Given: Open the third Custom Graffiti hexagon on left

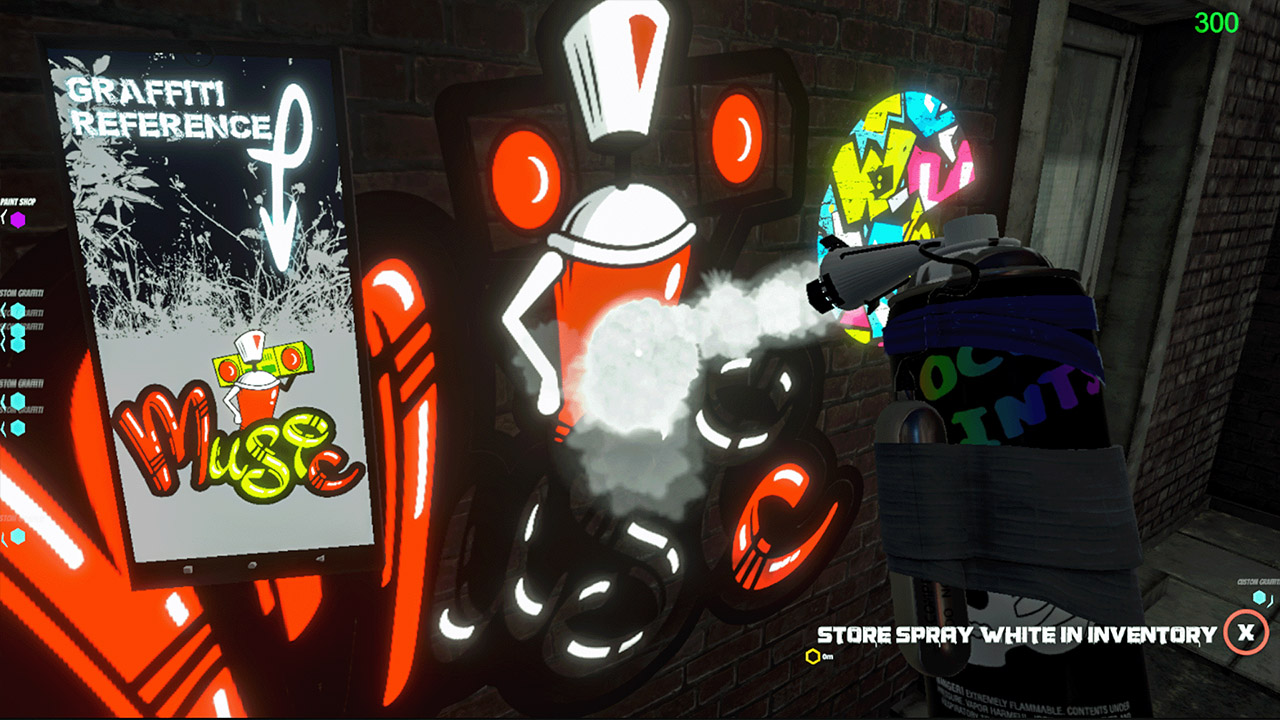Looking at the screenshot, I should pyautogui.click(x=18, y=345).
